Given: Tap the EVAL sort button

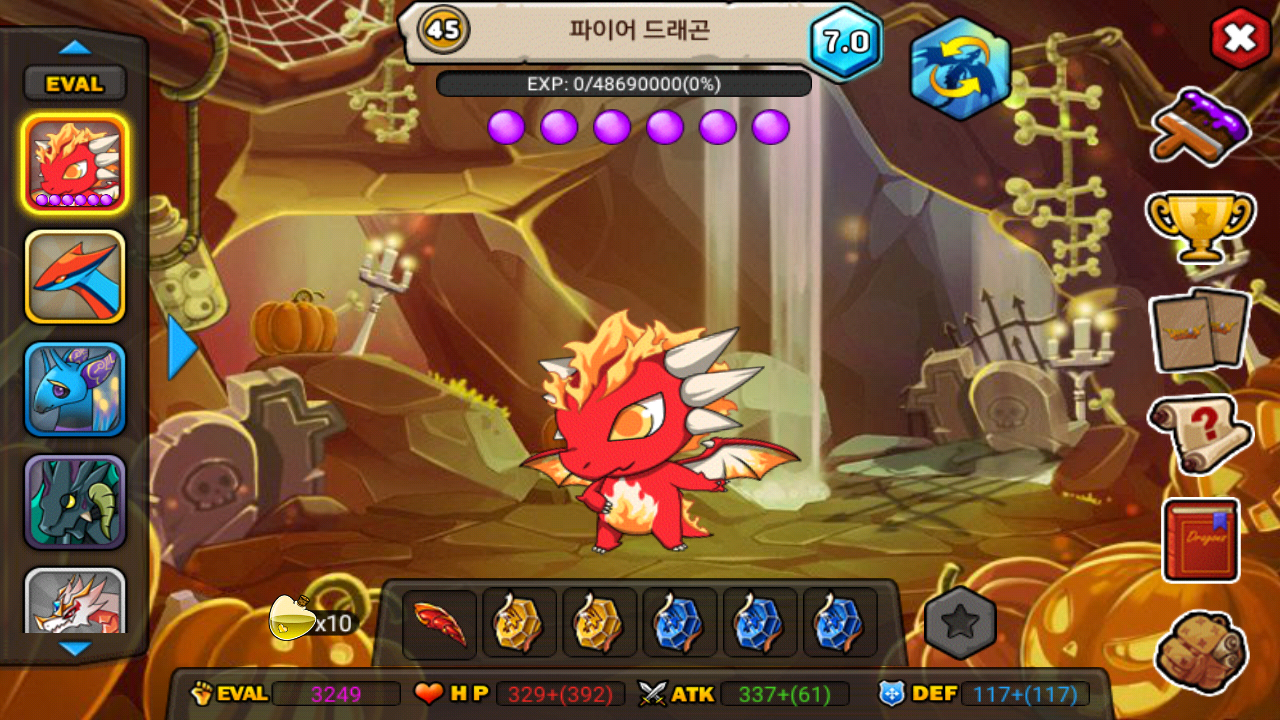Looking at the screenshot, I should (x=75, y=84).
